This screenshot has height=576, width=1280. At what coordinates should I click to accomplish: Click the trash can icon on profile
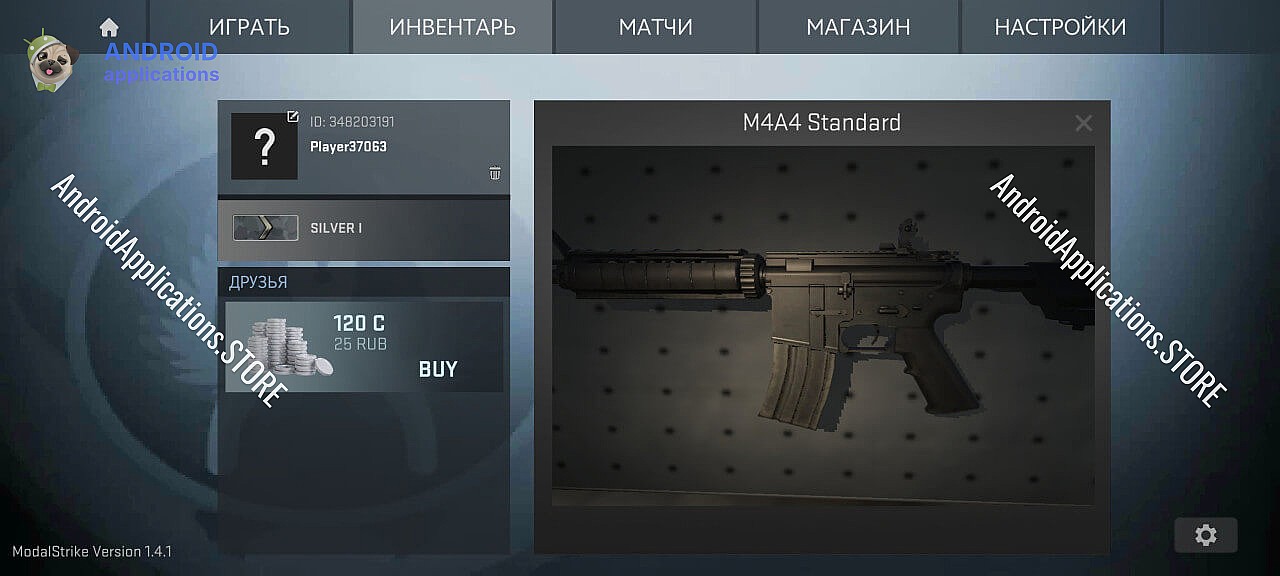coord(494,173)
